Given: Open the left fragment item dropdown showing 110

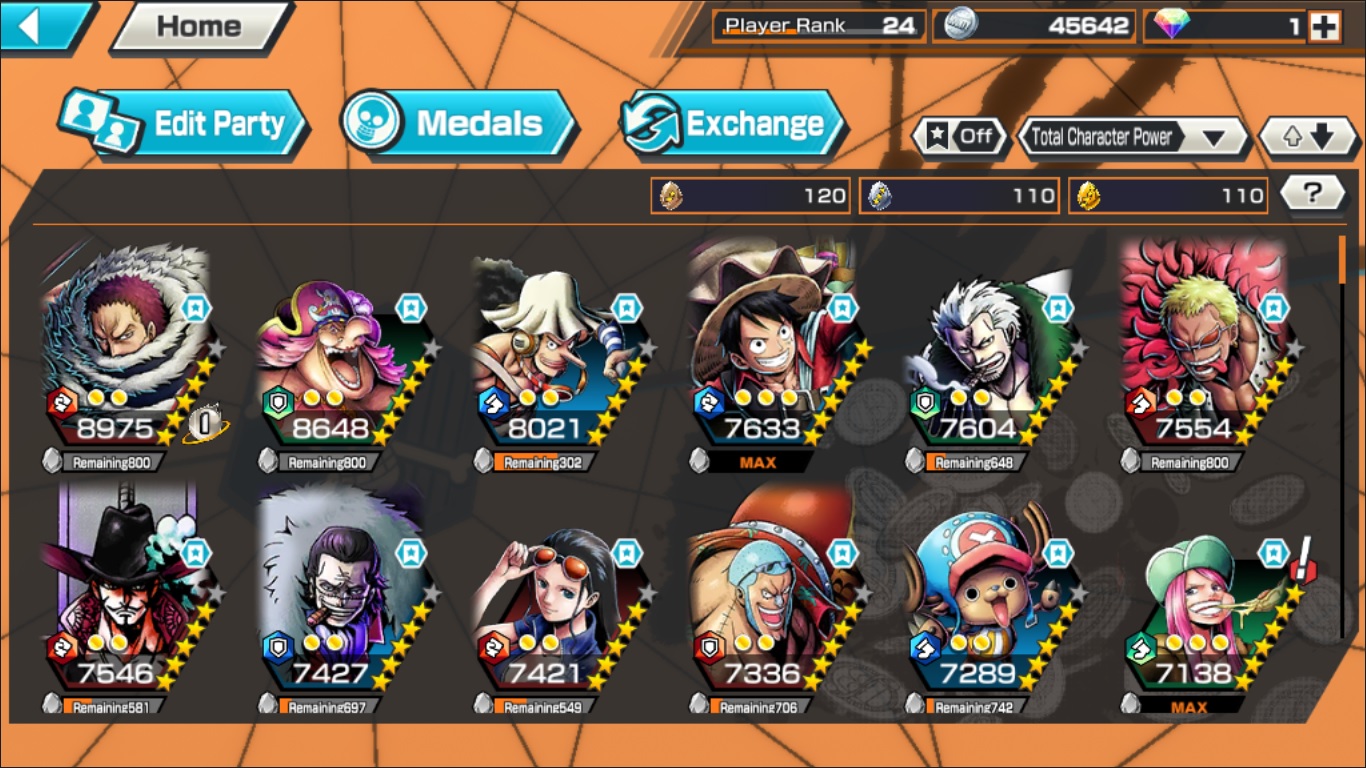Looking at the screenshot, I should tap(959, 195).
